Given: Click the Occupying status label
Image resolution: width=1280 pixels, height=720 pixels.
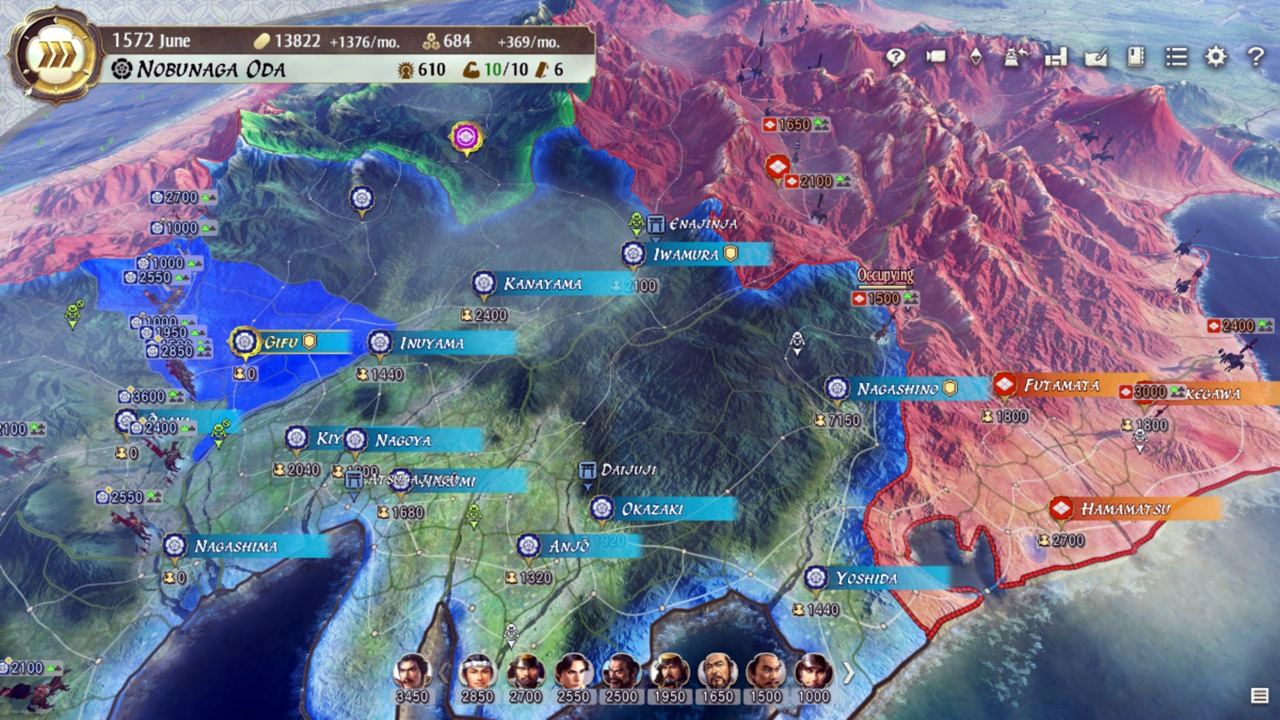Looking at the screenshot, I should tap(884, 272).
